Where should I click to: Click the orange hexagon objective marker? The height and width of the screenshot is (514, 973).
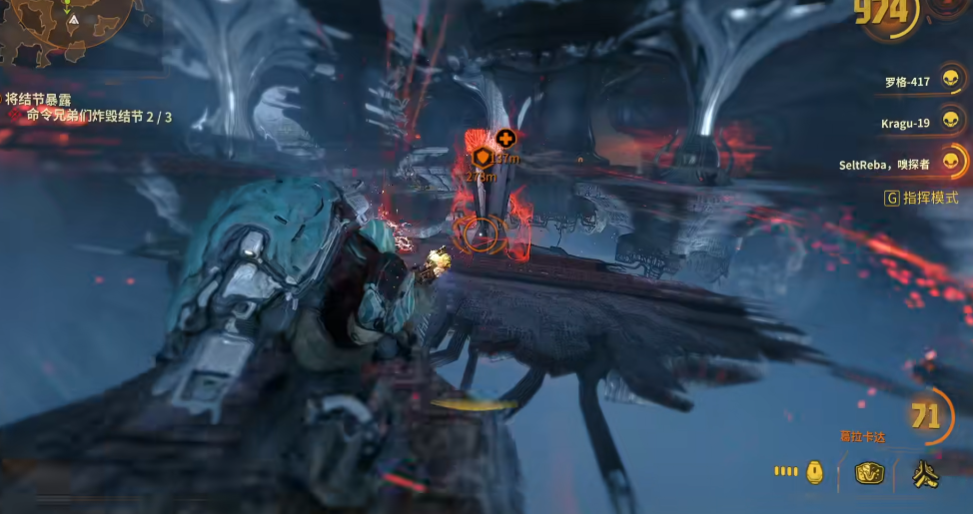pos(482,158)
